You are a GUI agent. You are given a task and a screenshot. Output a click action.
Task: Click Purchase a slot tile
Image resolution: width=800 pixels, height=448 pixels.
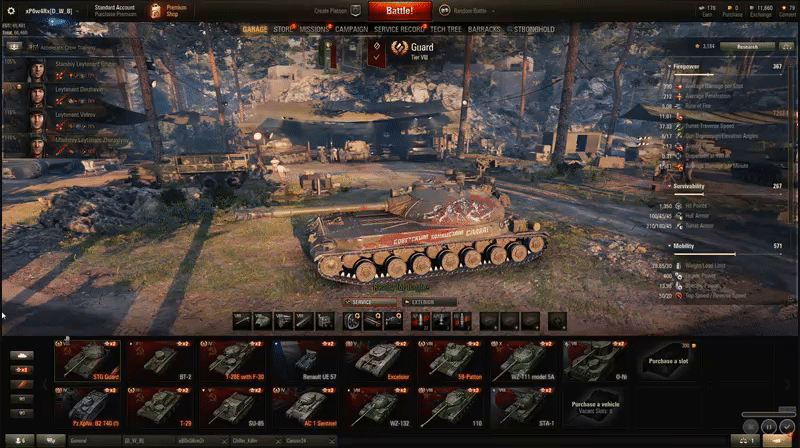coord(668,361)
